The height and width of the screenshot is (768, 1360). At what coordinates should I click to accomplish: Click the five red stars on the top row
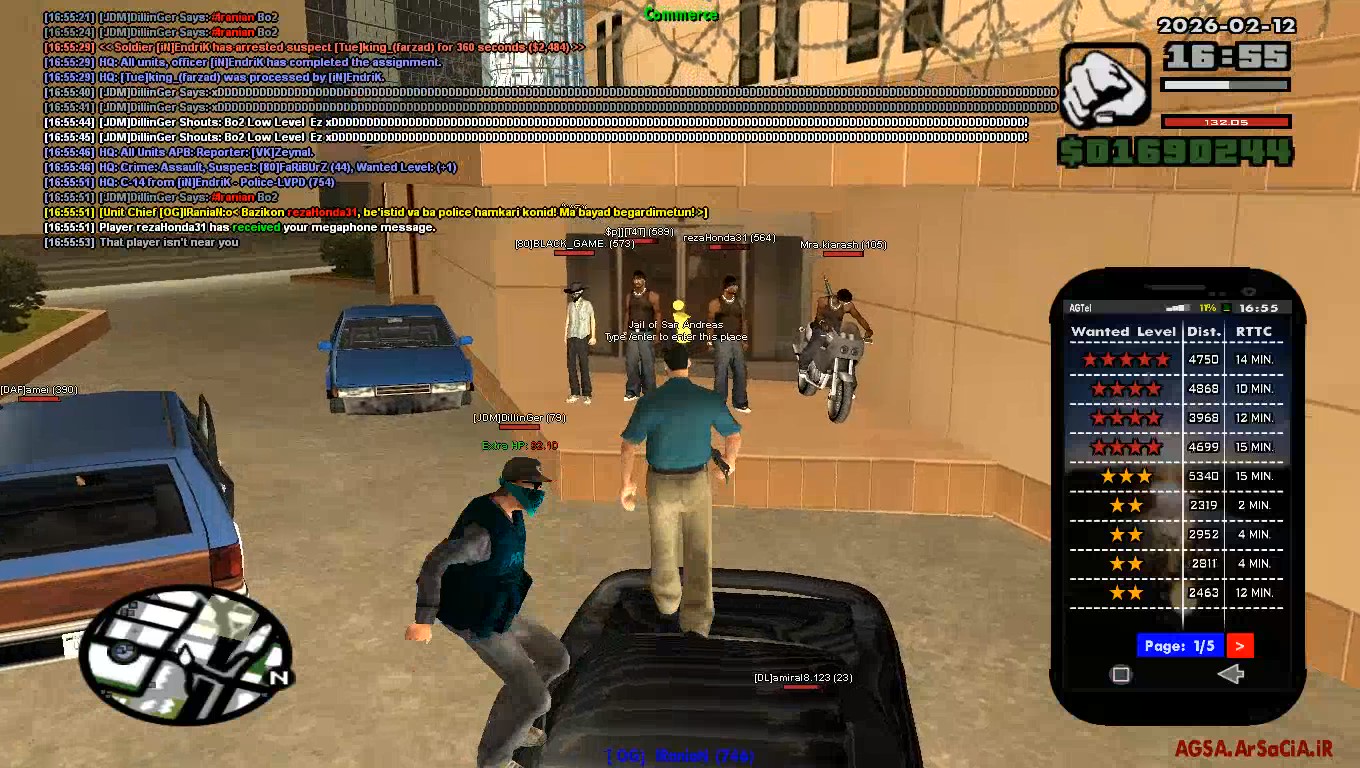(1125, 358)
